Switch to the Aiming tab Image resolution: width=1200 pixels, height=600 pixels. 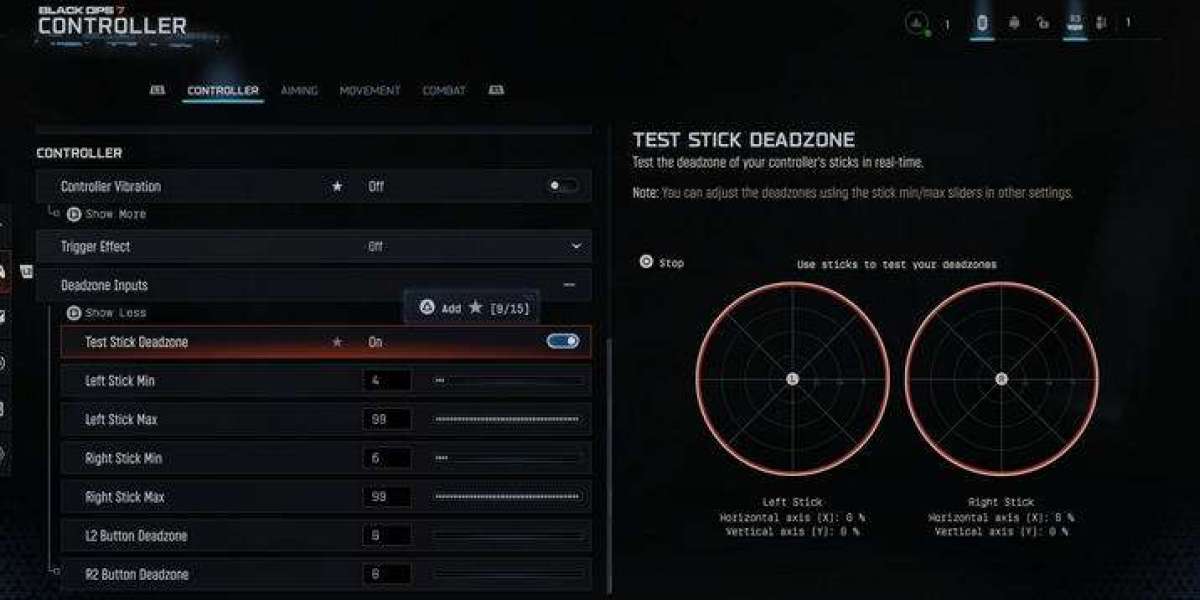(299, 91)
